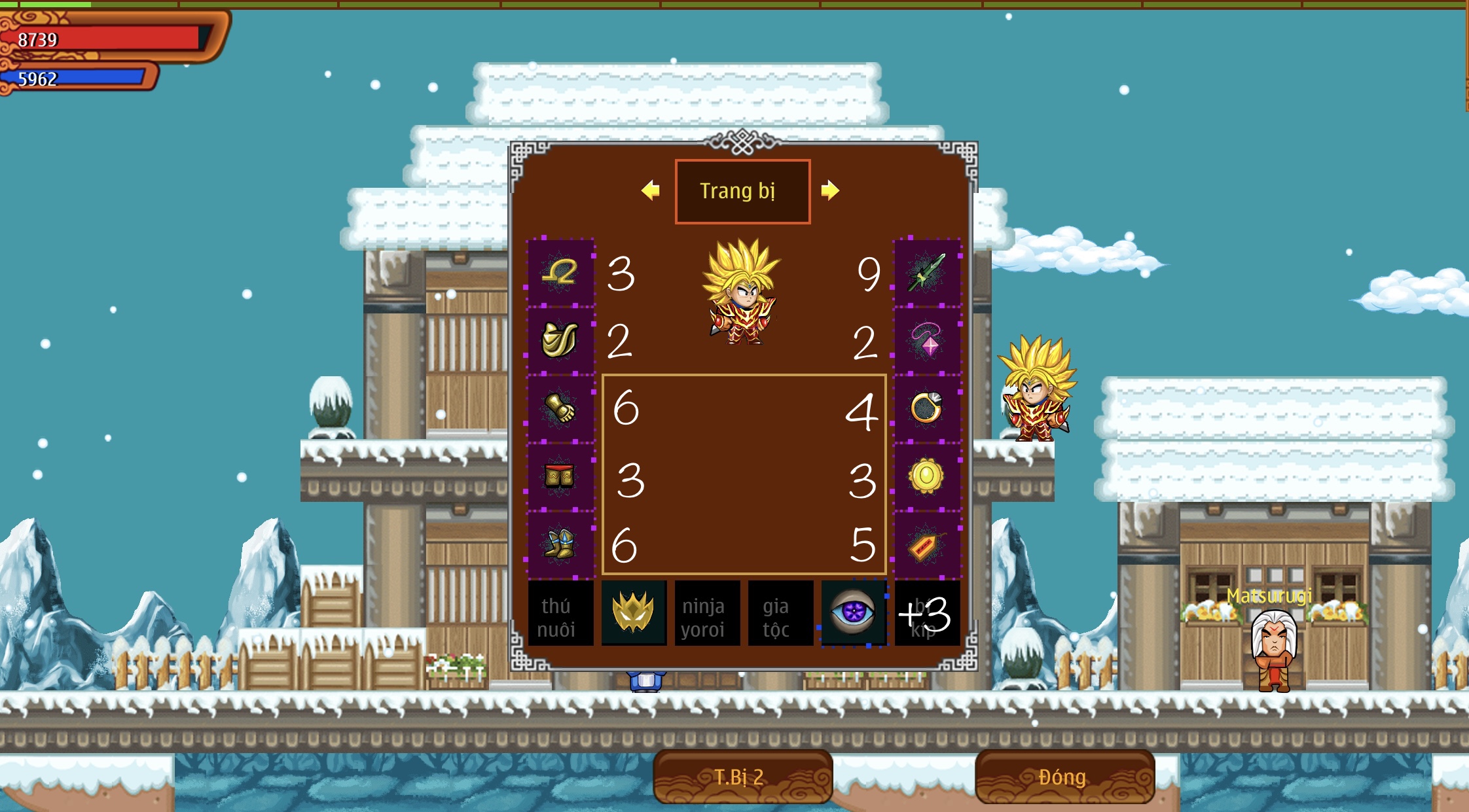1469x812 pixels.
Task: Select the red pants equipment slot
Action: coord(560,476)
